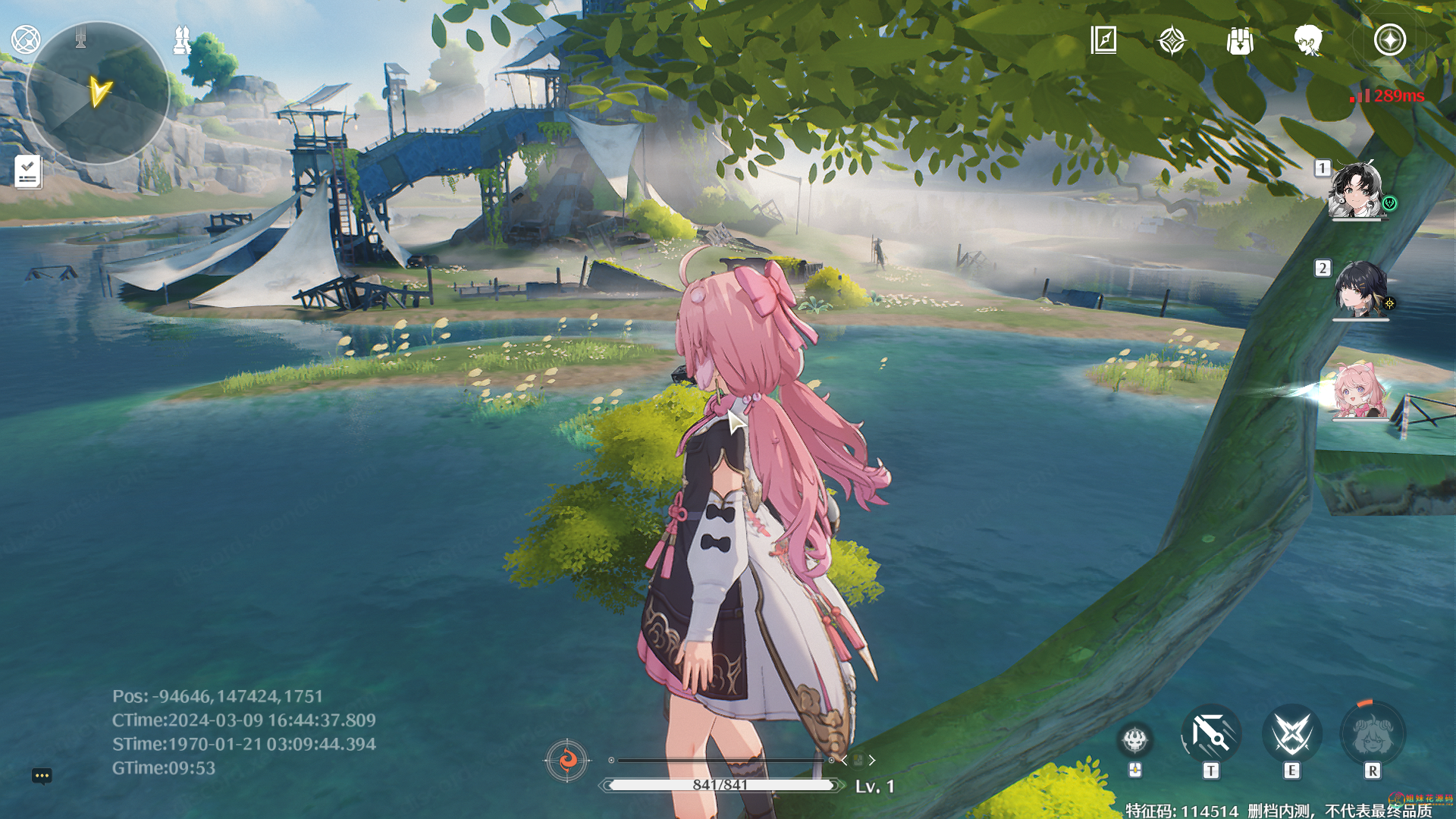Click the red swirl icon beside the health bar
Image resolution: width=1456 pixels, height=819 pixels.
point(566,759)
